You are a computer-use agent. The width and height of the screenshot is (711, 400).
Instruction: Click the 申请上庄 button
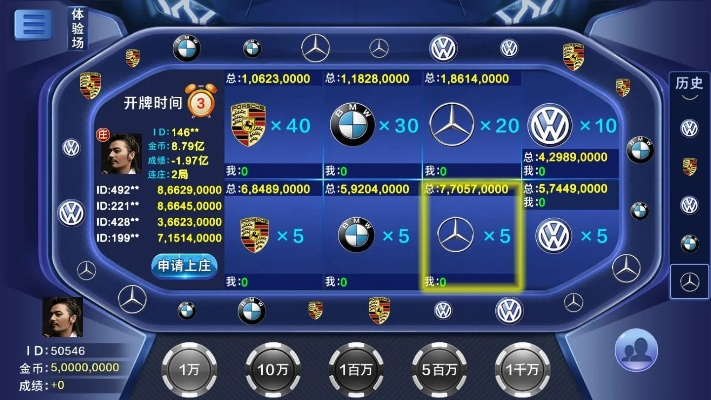[x=184, y=266]
